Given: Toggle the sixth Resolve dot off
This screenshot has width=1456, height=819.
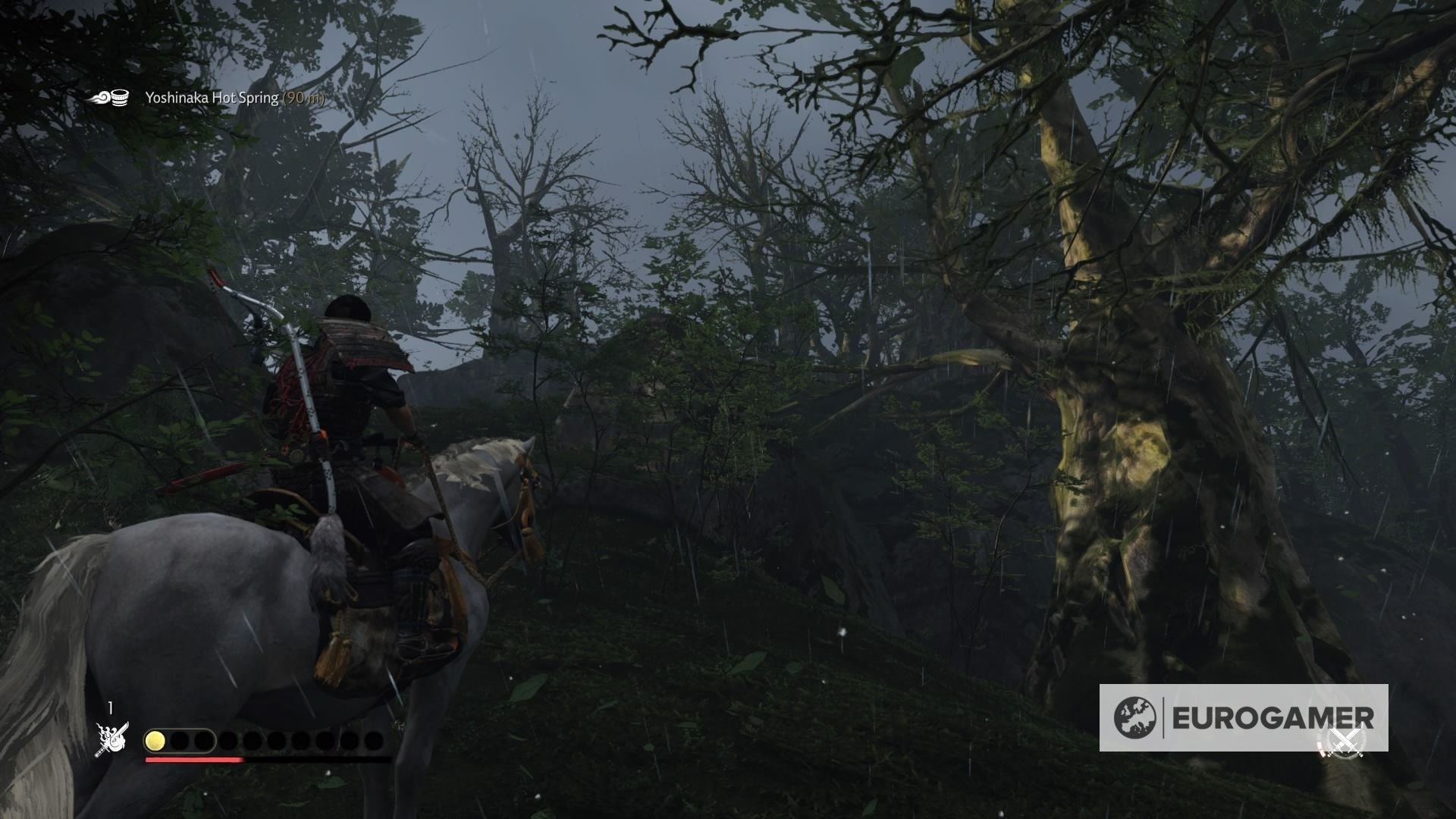Looking at the screenshot, I should (278, 741).
